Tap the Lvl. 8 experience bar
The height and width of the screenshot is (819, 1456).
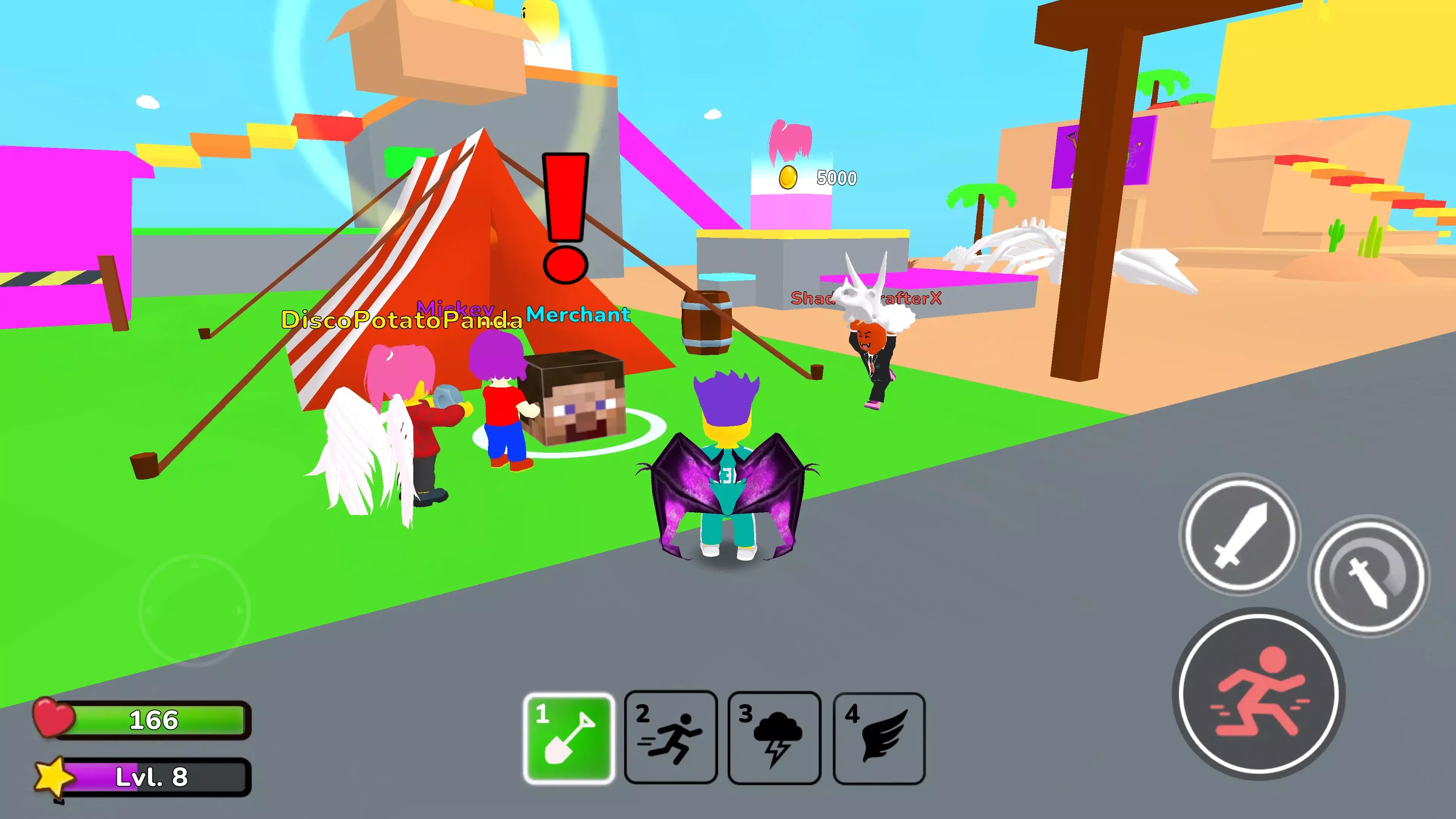point(152,776)
